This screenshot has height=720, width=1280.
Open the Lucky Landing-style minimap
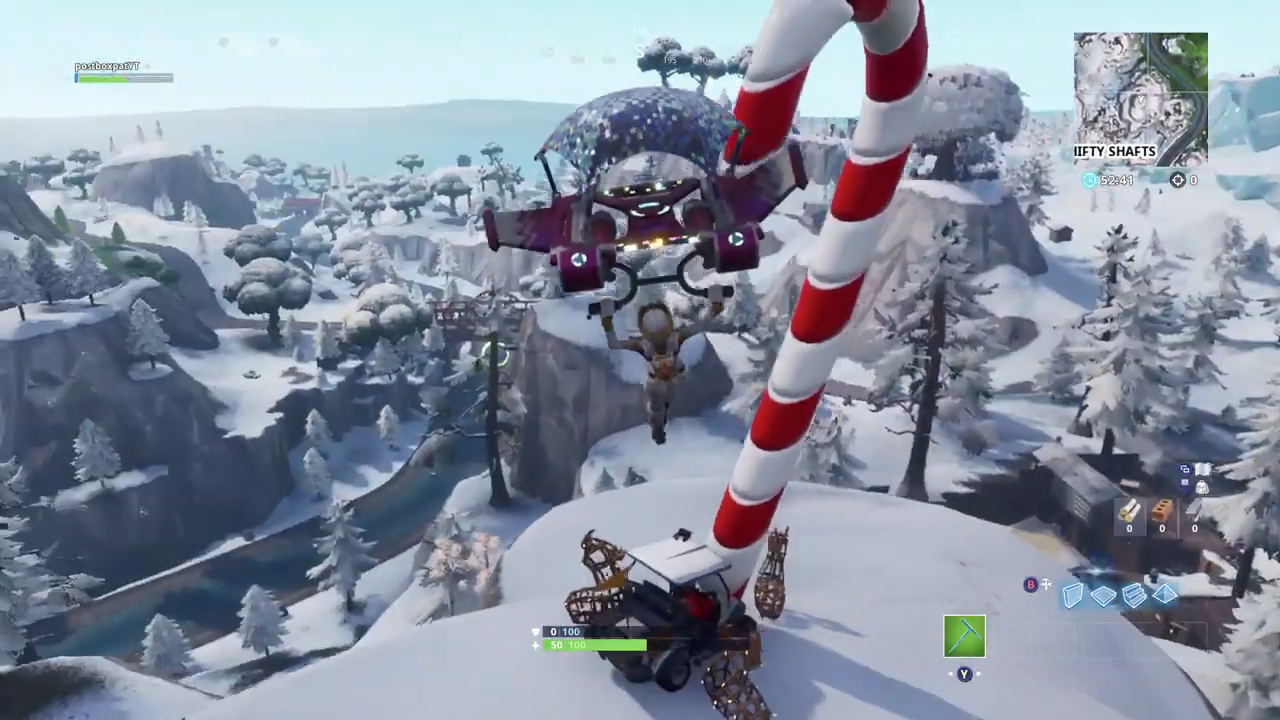1140,100
